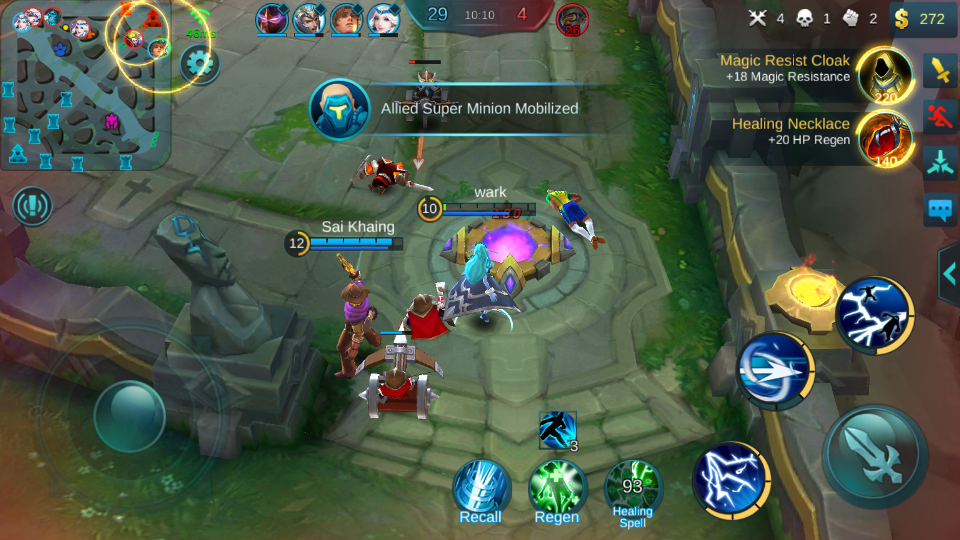
Task: Send the gather signal icon
Action: coord(941,162)
